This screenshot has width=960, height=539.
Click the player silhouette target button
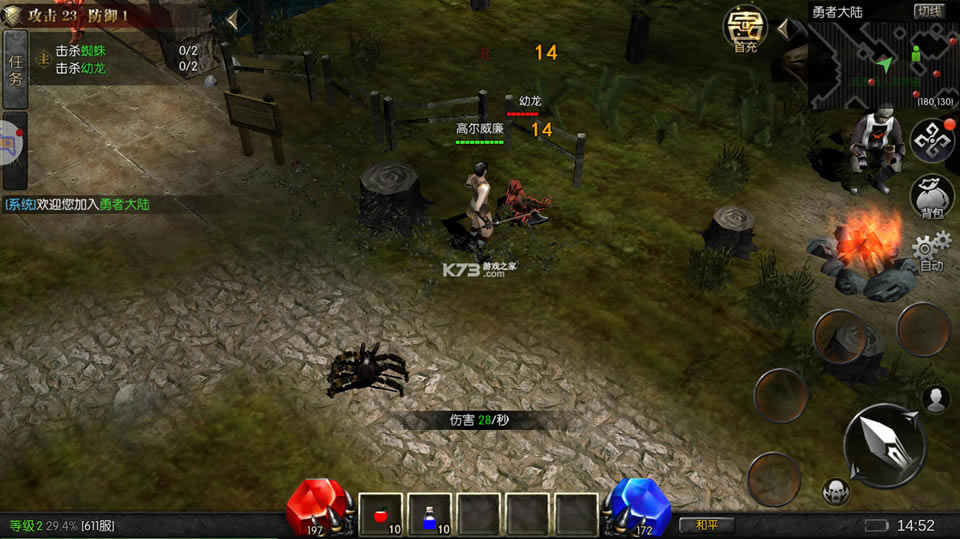[x=935, y=399]
